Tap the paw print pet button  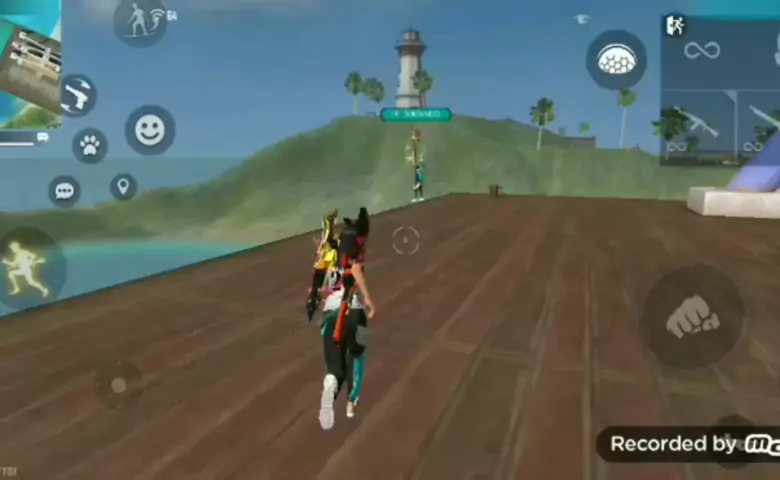coord(90,146)
